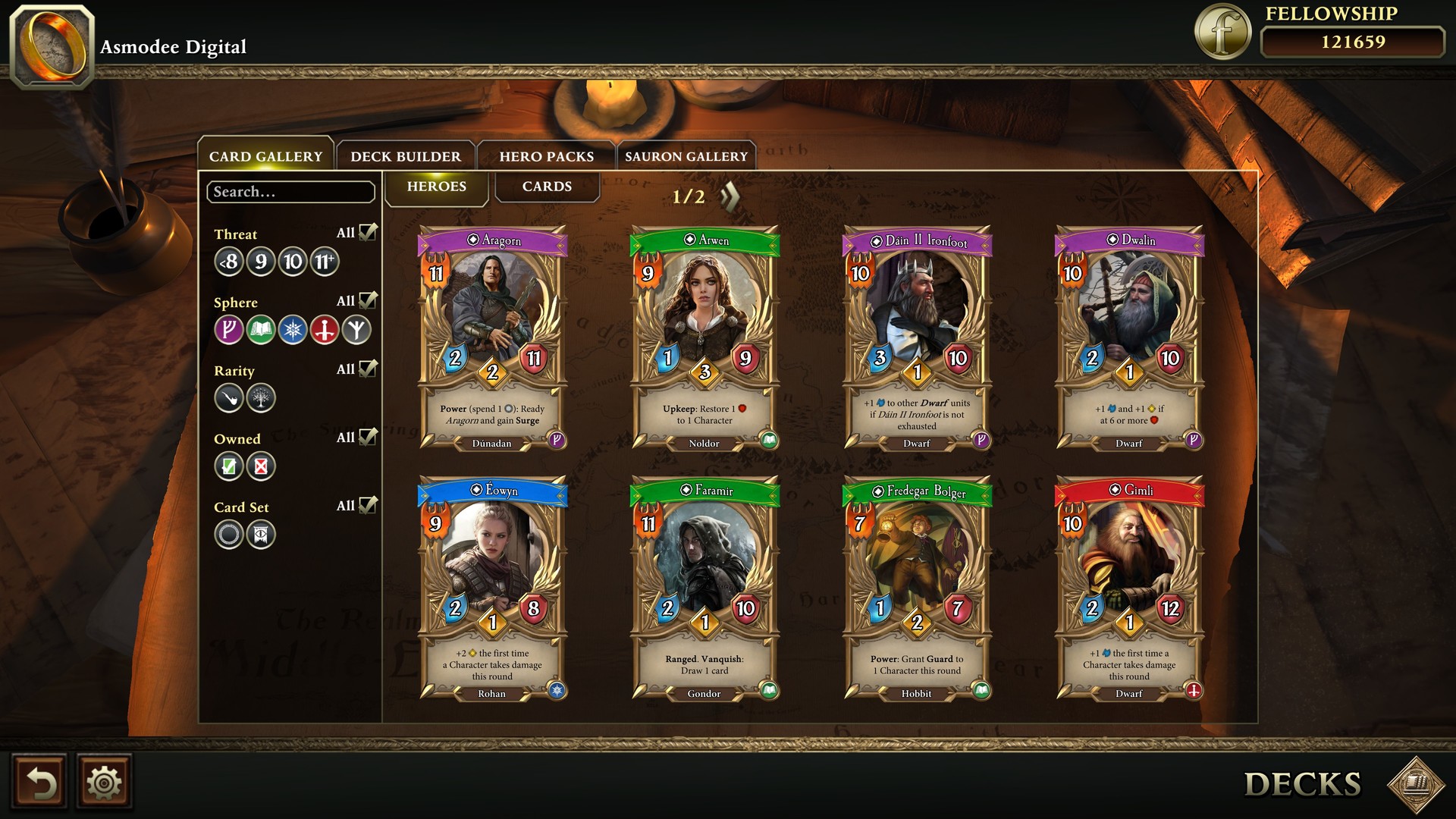This screenshot has height=819, width=1456.
Task: Switch to the Sauron Gallery tab
Action: (x=686, y=156)
